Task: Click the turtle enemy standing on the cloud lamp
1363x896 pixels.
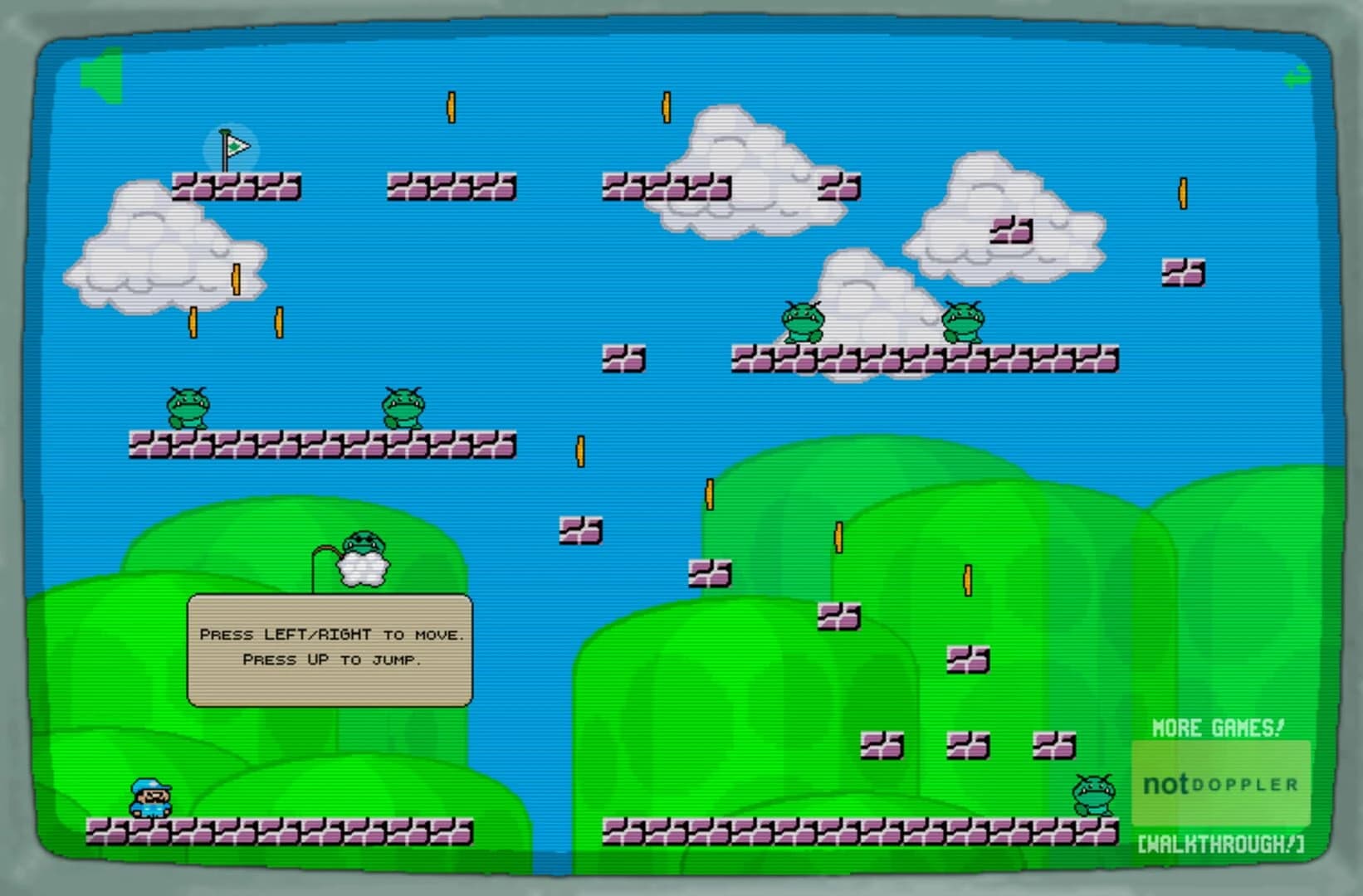Action: coord(363,543)
